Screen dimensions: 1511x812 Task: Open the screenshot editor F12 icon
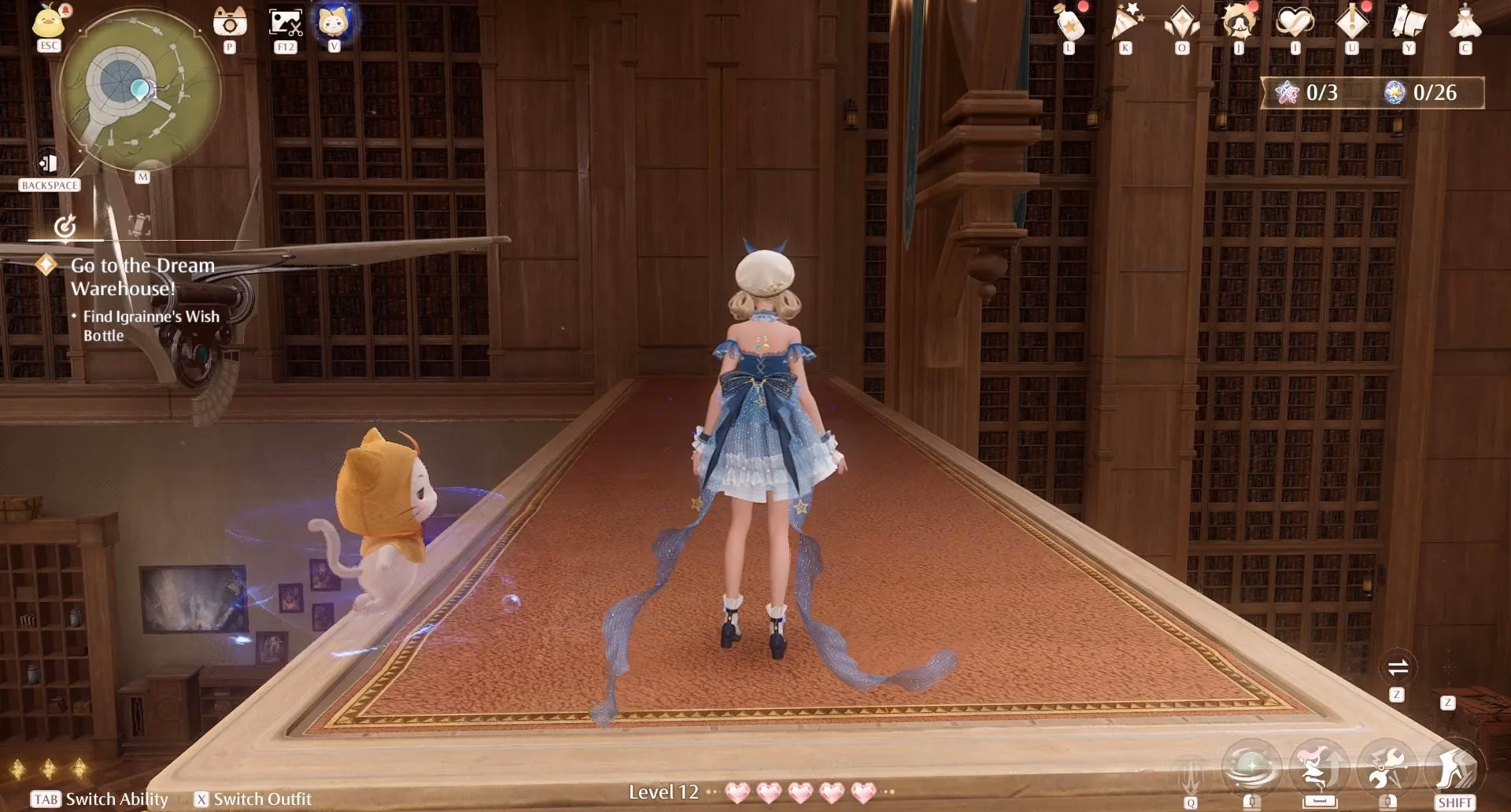click(x=285, y=21)
